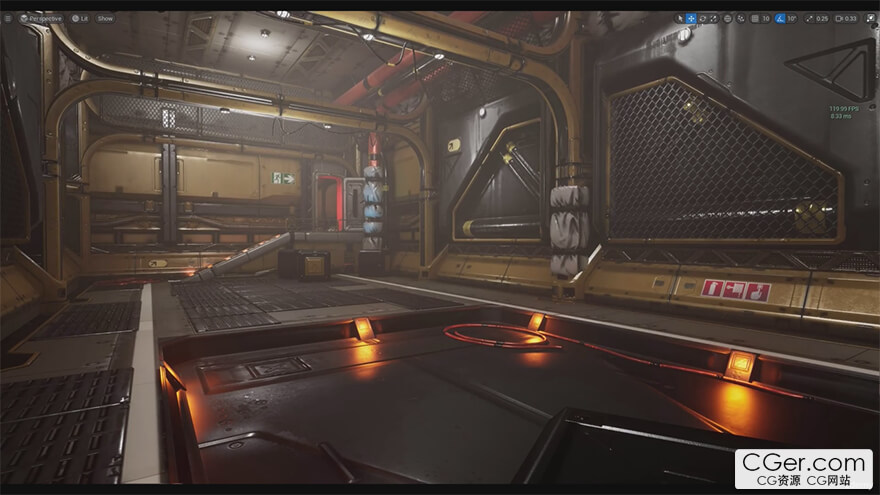
Task: Switch to the scale tool
Action: (713, 18)
